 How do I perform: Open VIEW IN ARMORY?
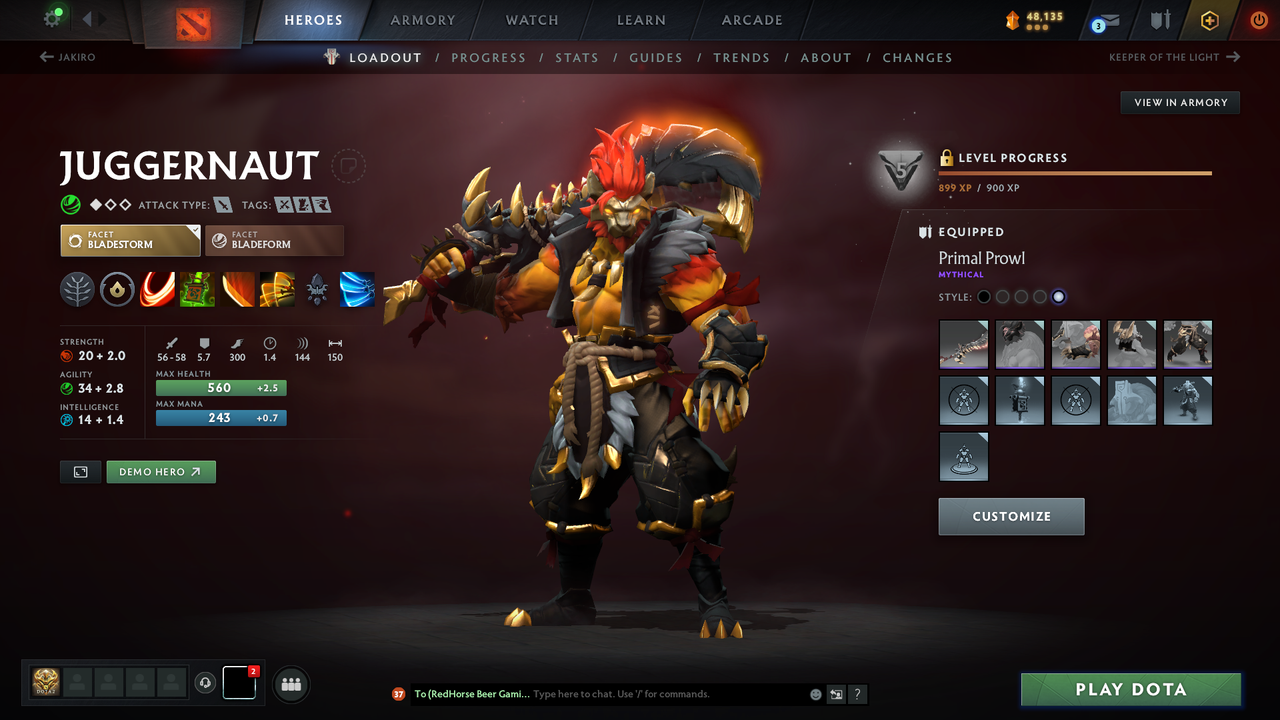[1179, 102]
